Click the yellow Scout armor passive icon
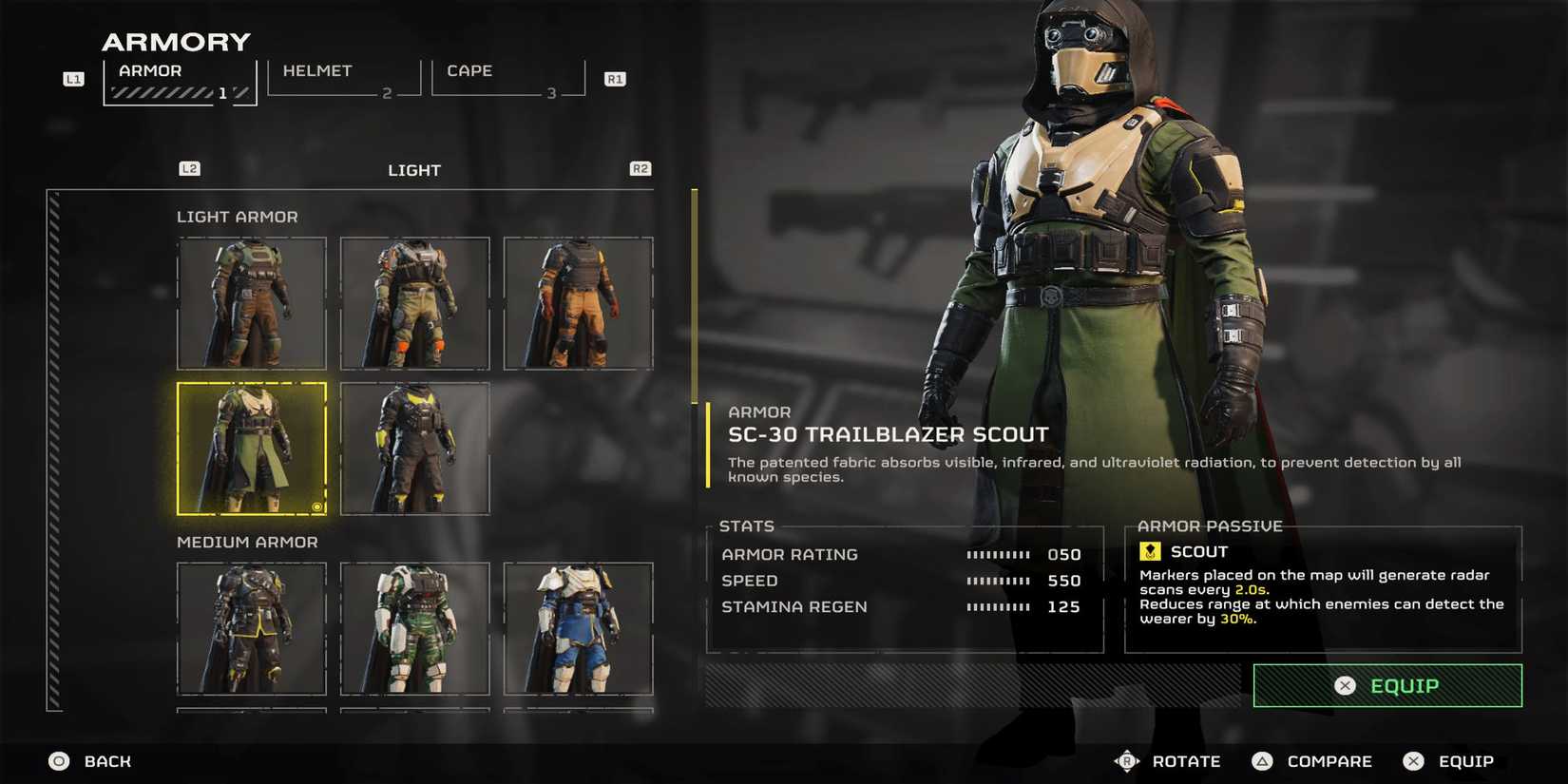This screenshot has height=784, width=1568. click(1149, 550)
